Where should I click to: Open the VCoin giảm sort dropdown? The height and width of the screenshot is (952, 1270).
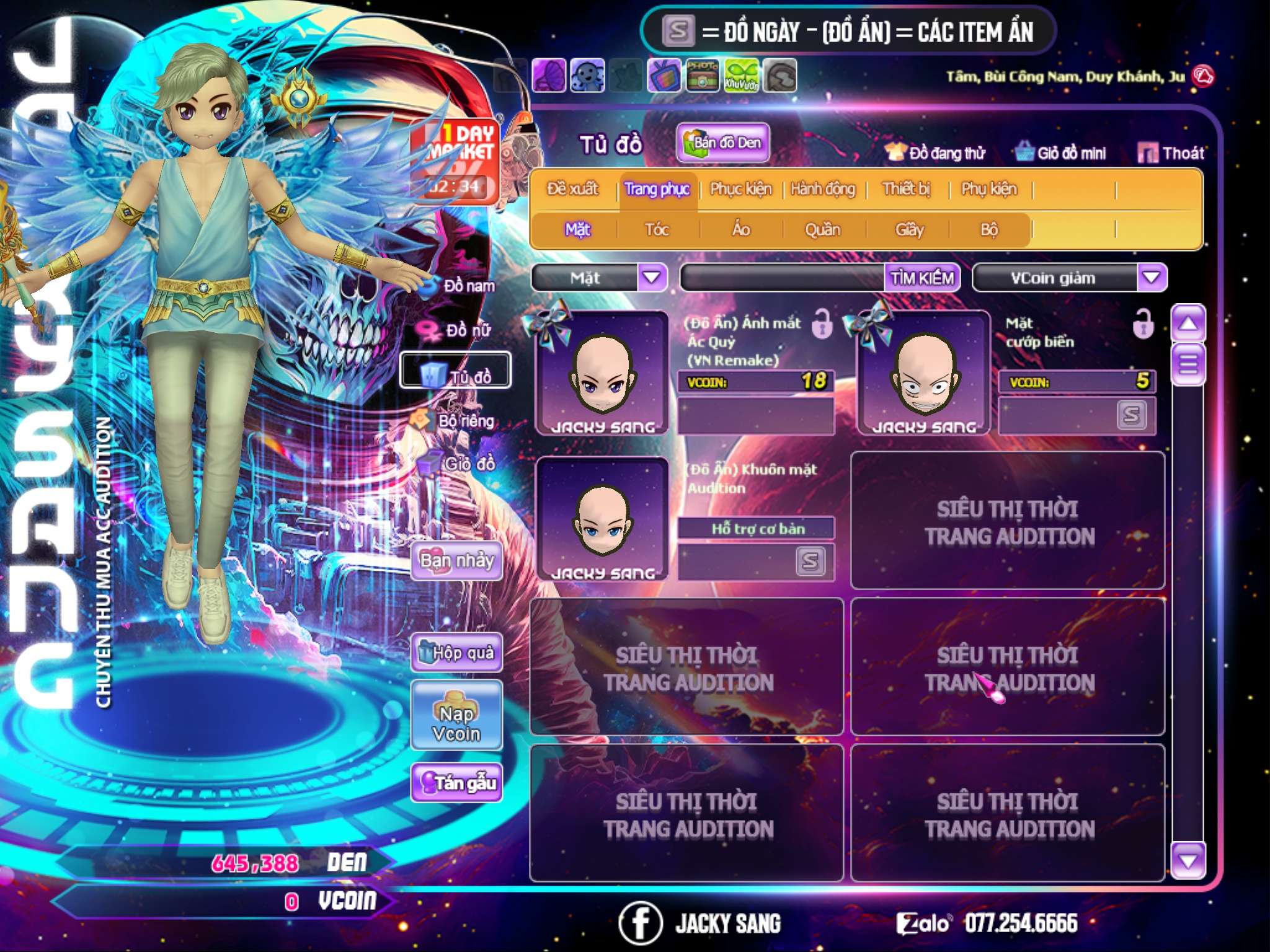point(1152,278)
